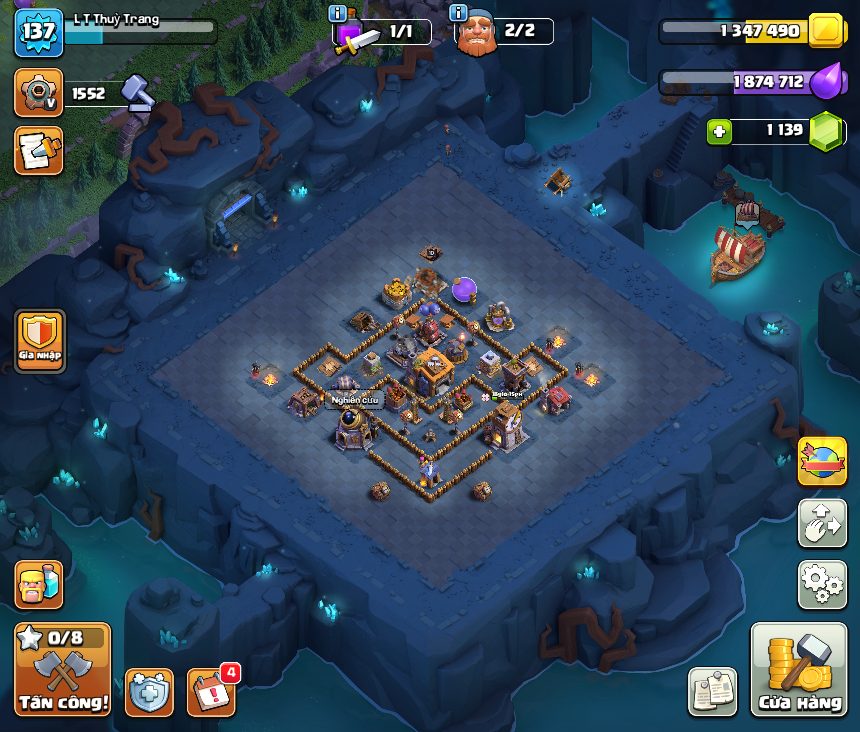Viewport: 860px width, 732px height.
Task: Open the message scroll and pencil icon
Action: (x=38, y=150)
